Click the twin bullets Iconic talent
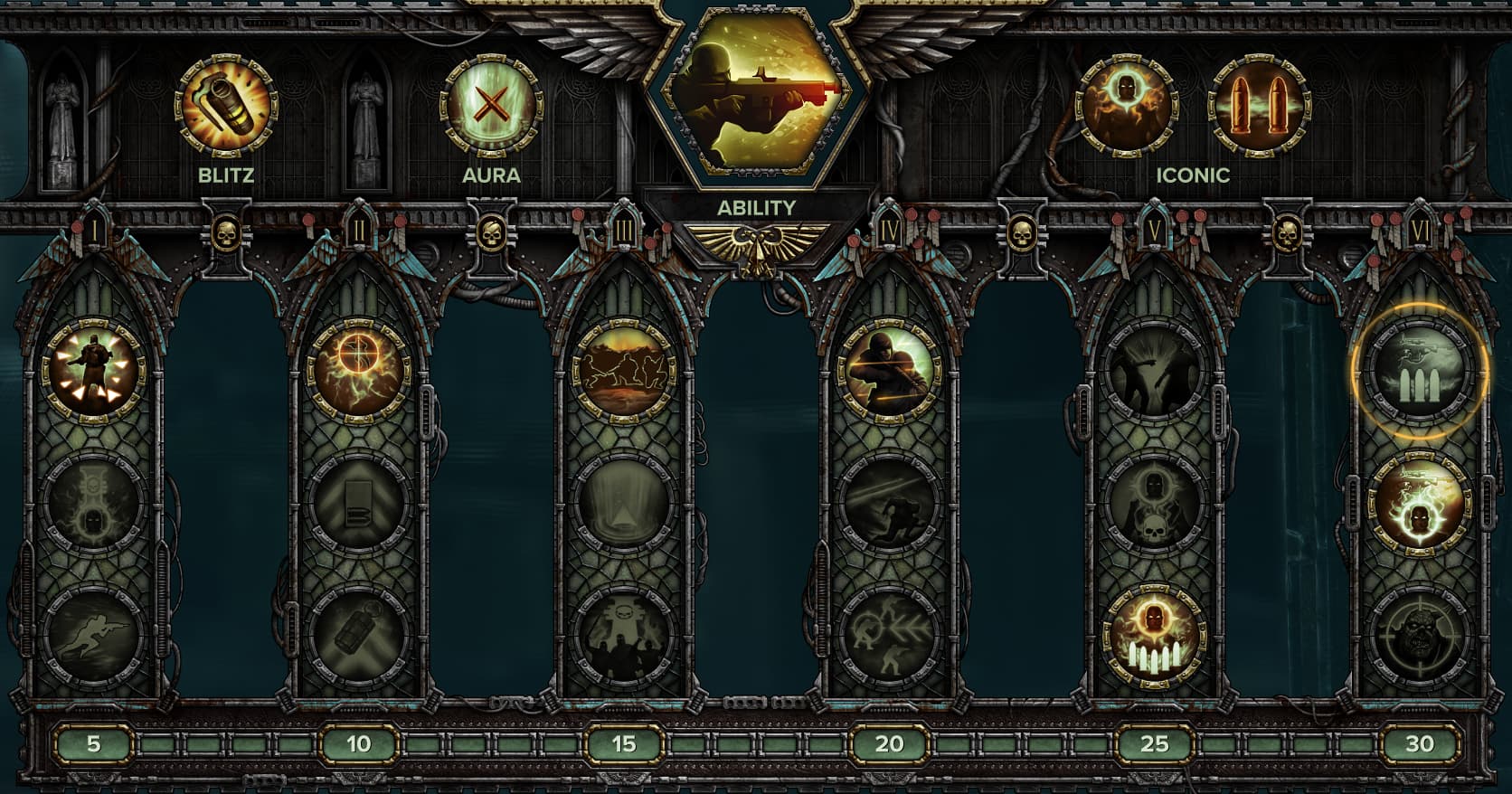Image resolution: width=1512 pixels, height=794 pixels. (1259, 108)
